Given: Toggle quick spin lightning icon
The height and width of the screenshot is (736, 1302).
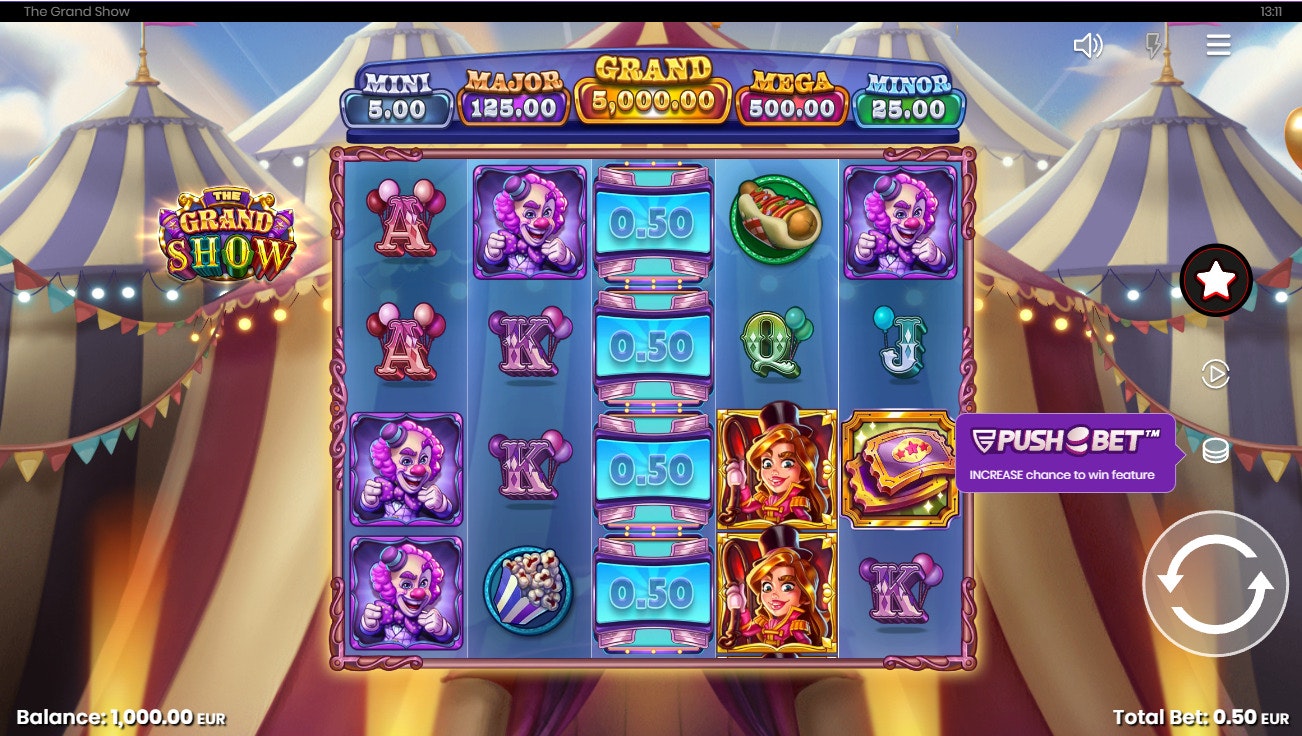Looking at the screenshot, I should [x=1154, y=44].
